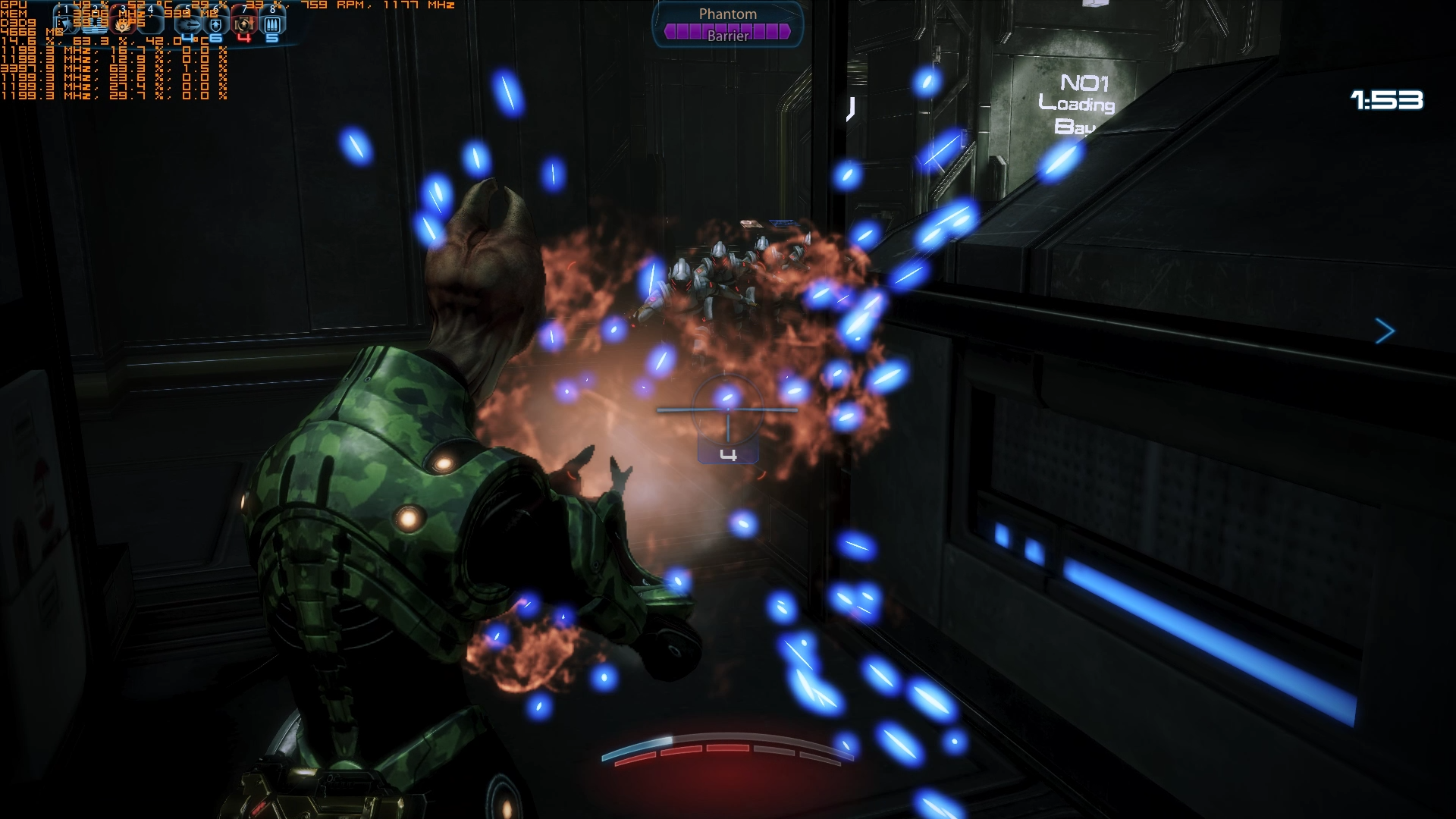Fire the Cobra missile launcher consumable
This screenshot has width=1456, height=819.
click(x=190, y=25)
